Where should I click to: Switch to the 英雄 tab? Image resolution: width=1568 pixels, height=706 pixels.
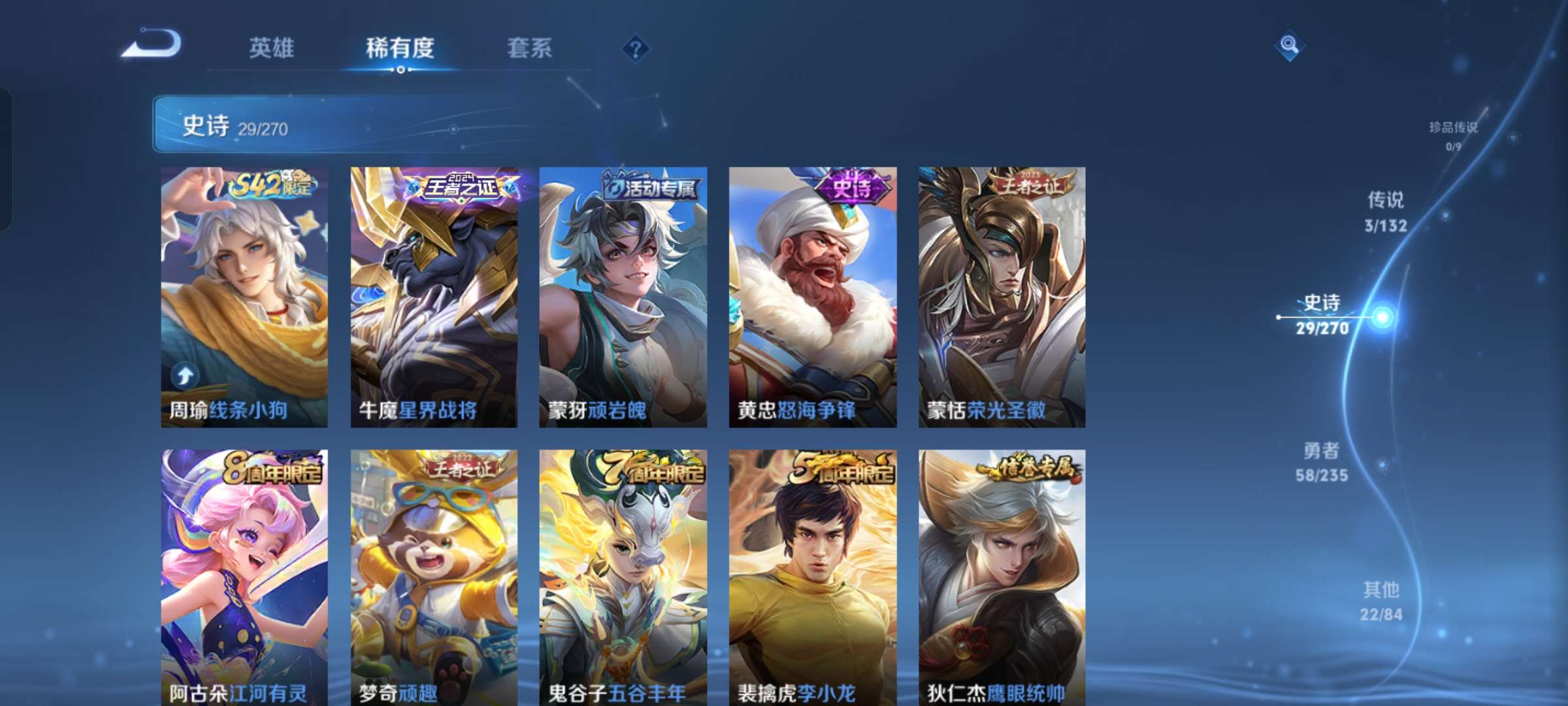(x=272, y=49)
